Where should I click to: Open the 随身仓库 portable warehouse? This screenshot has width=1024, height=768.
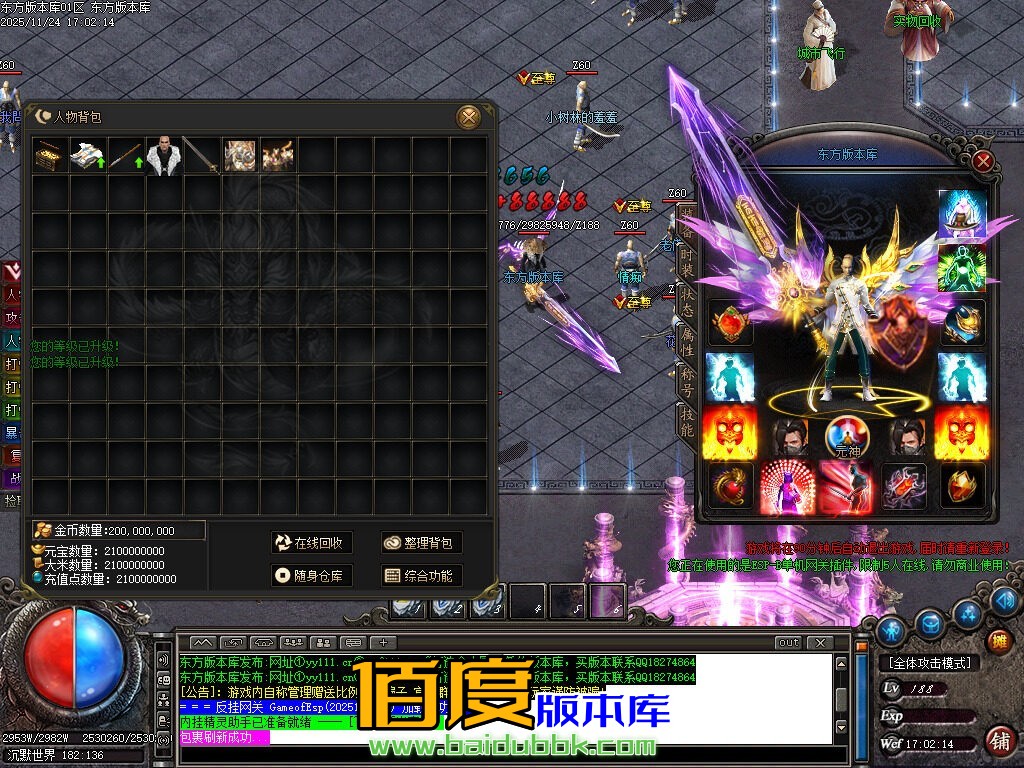pos(311,575)
